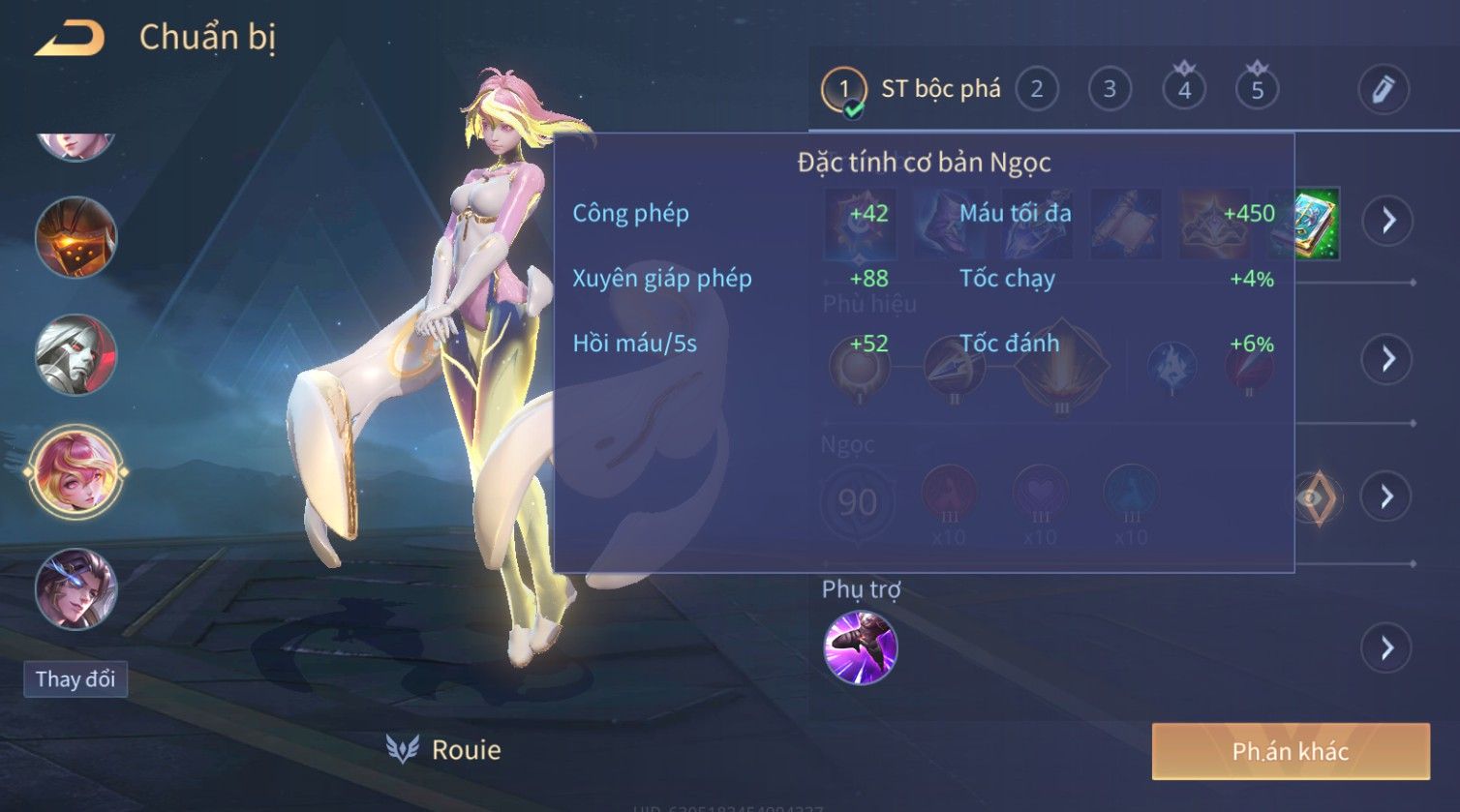The width and height of the screenshot is (1460, 812).
Task: Choose the blue-visor hero portrait
Action: (76, 588)
